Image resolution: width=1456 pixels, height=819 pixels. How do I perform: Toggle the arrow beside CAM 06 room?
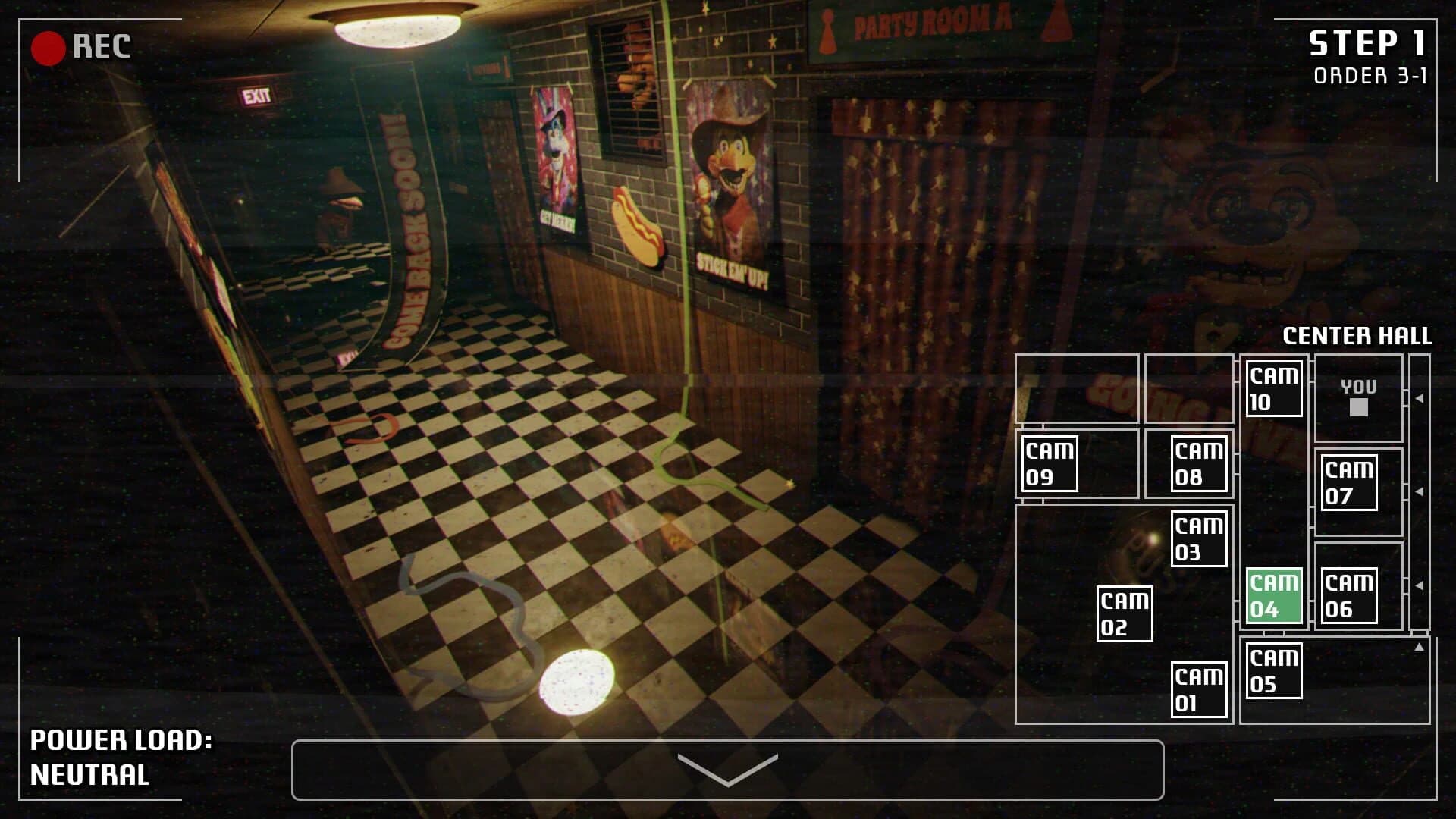pos(1420,585)
